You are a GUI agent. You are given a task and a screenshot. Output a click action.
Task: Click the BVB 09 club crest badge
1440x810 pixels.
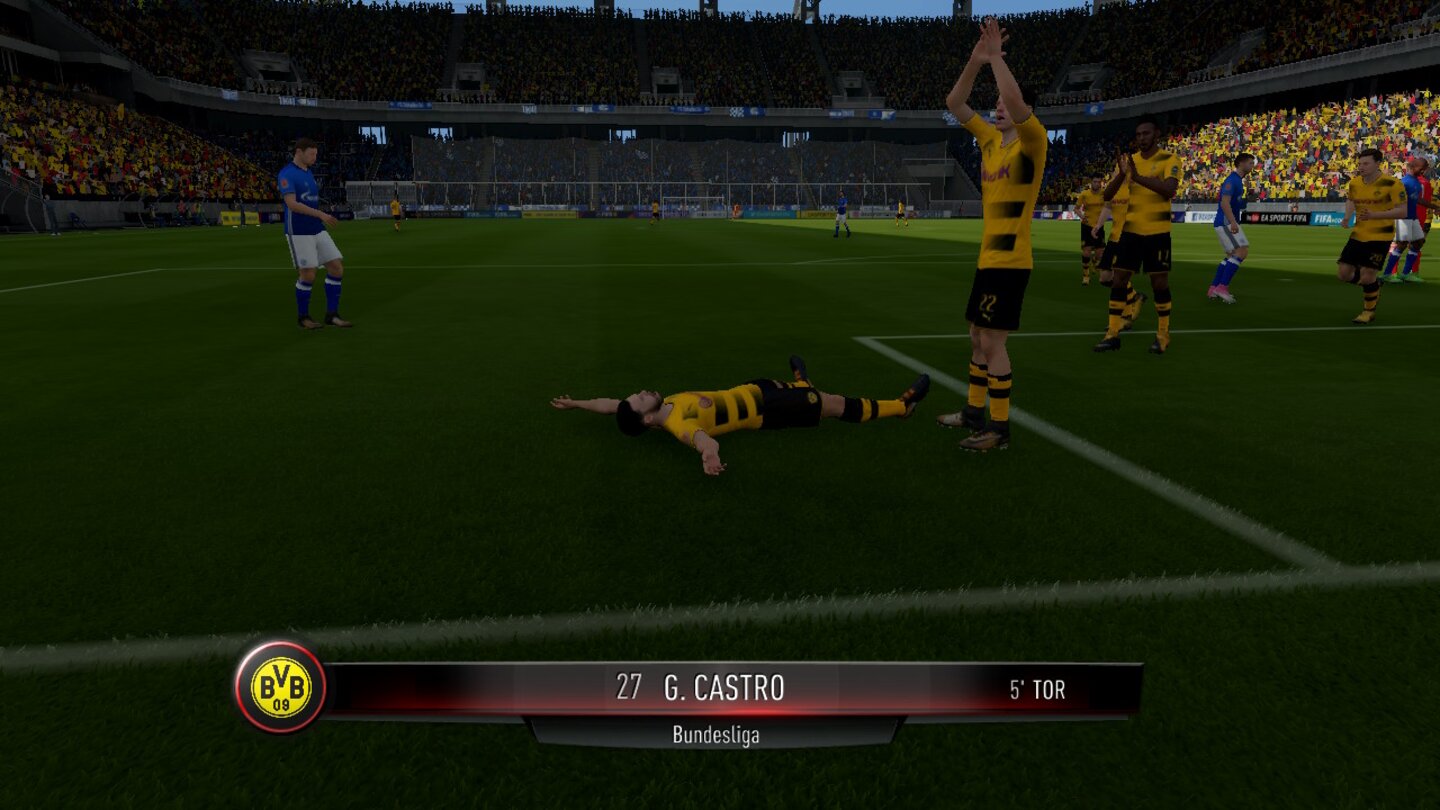click(281, 689)
